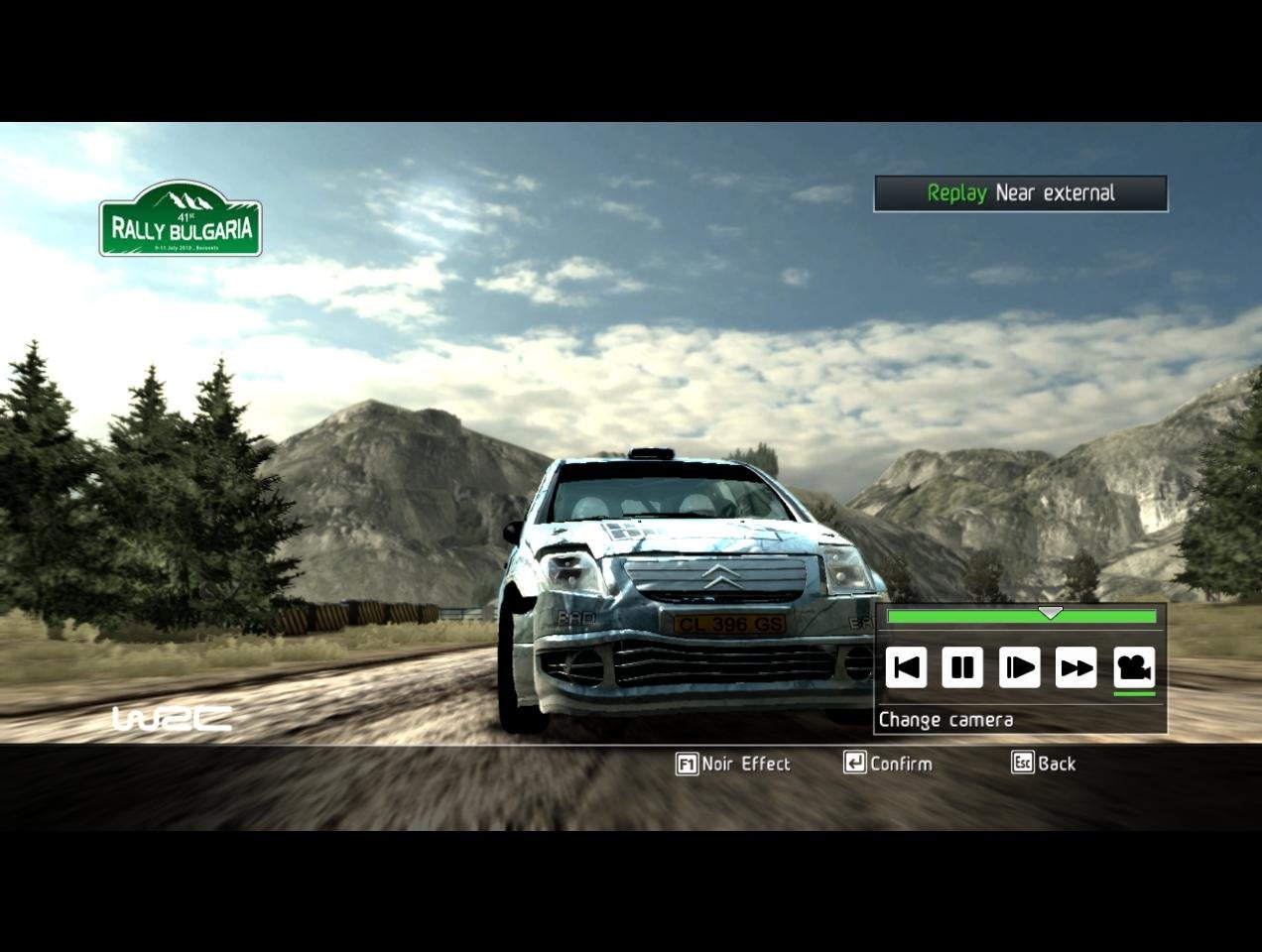1262x952 pixels.
Task: Change the replay camera view
Action: click(1134, 667)
